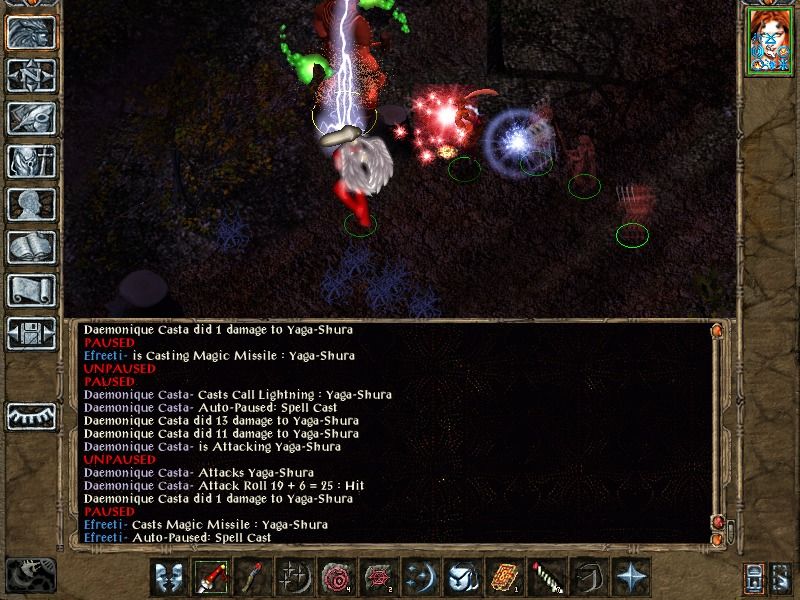
Task: Select the highlighted red weapon slot
Action: [x=212, y=578]
